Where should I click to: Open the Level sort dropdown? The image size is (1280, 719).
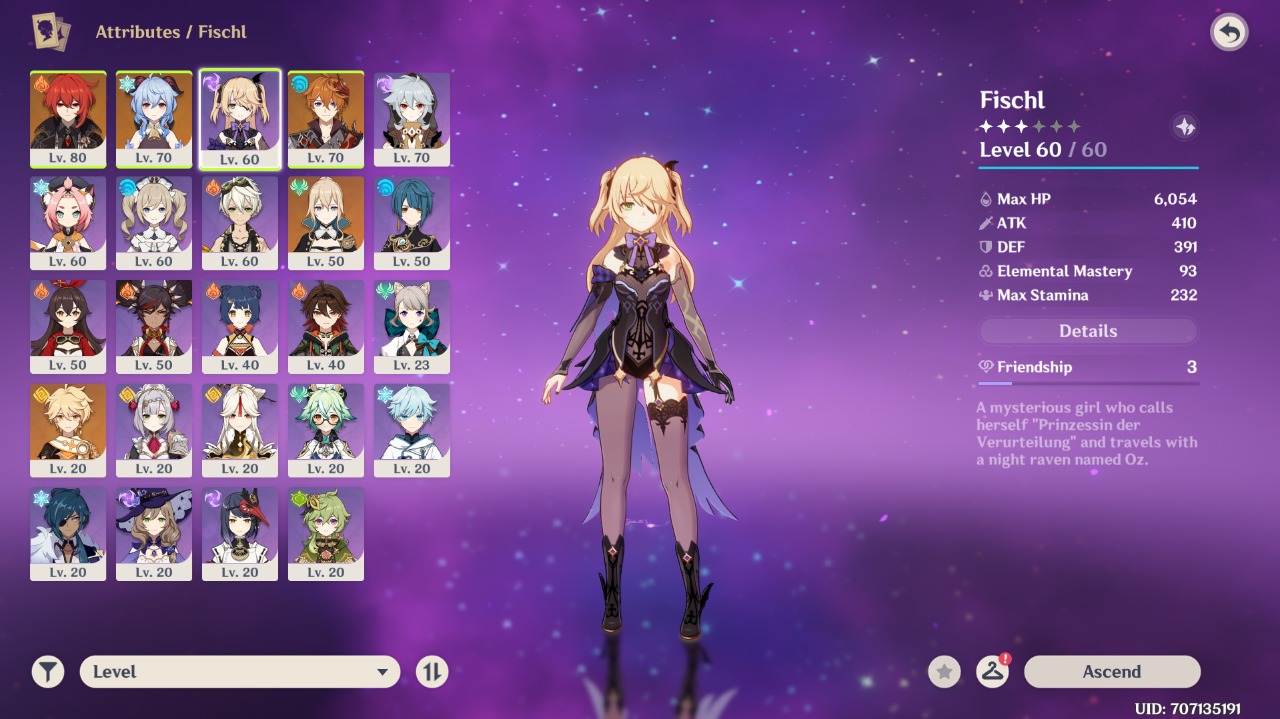[240, 672]
